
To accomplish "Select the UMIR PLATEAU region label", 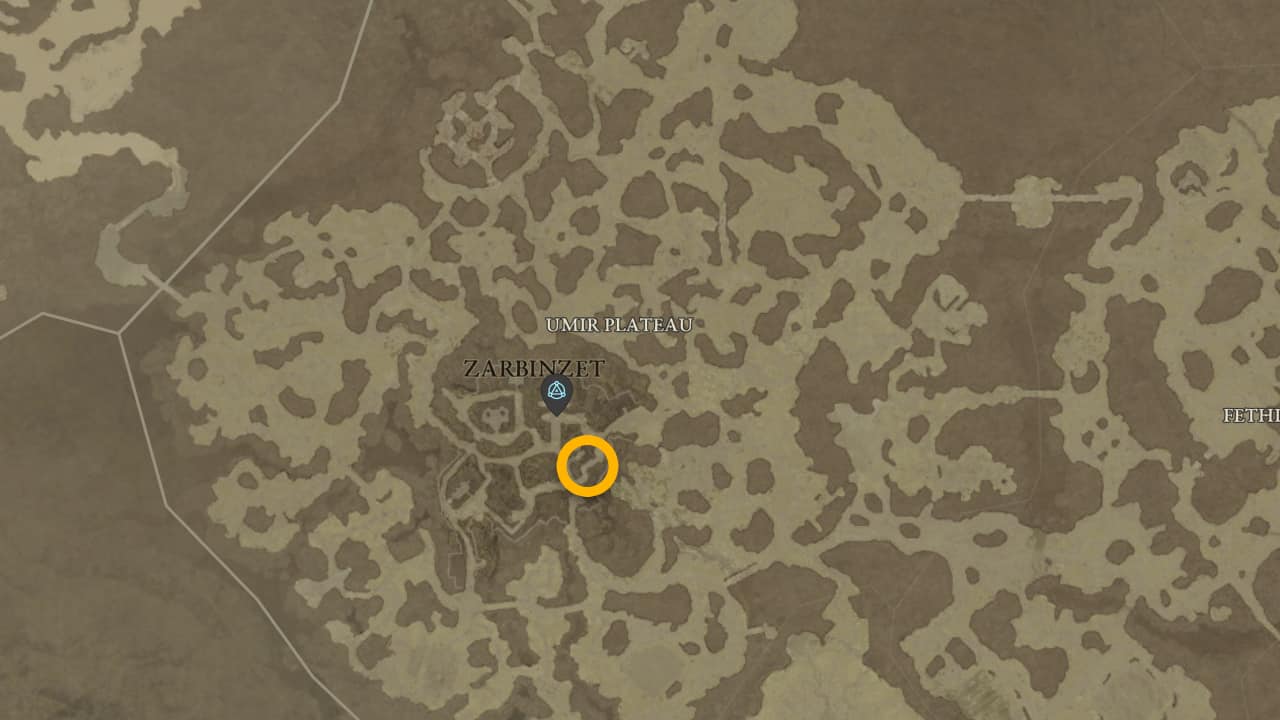I will (x=619, y=325).
